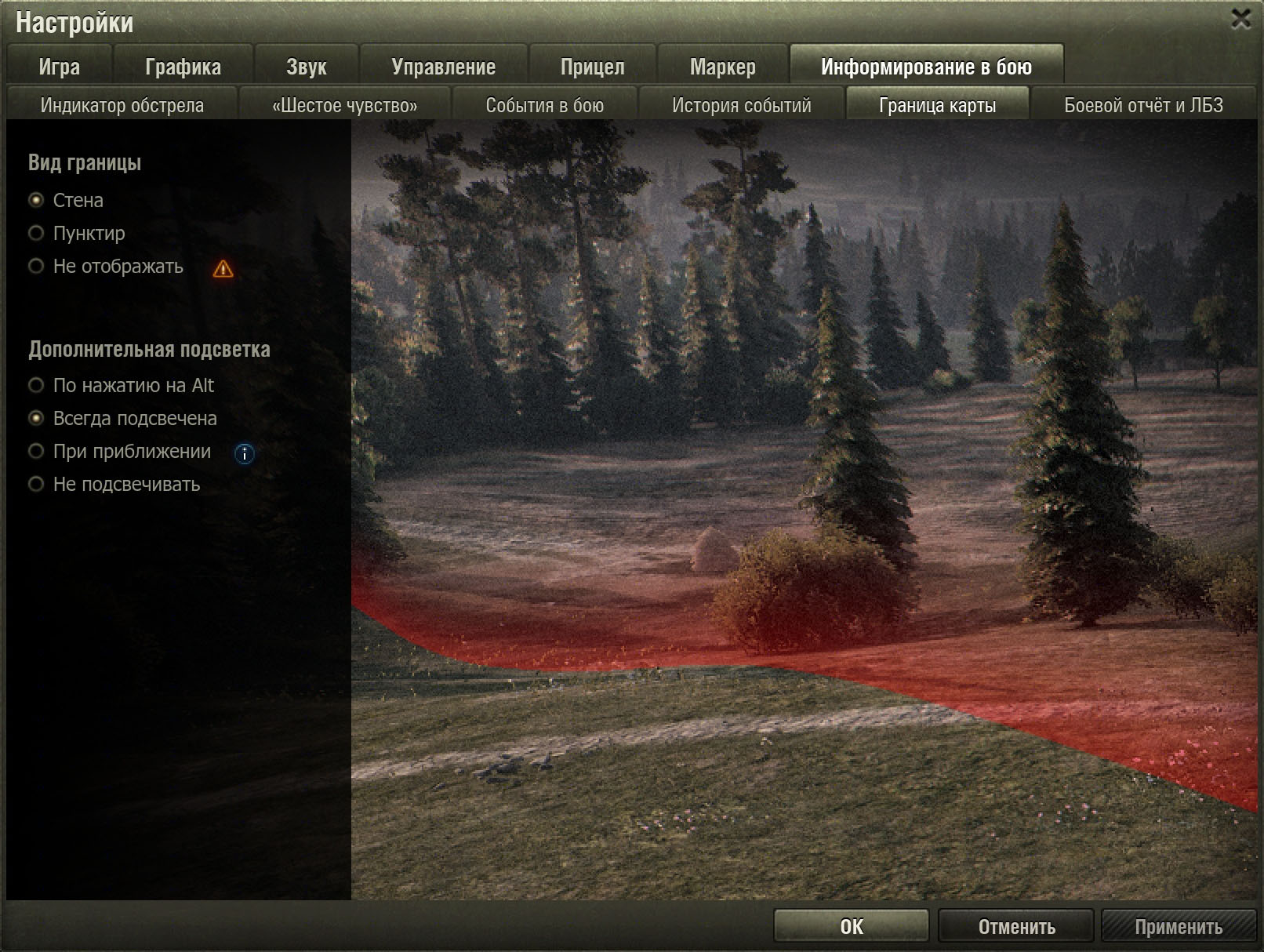Viewport: 1264px width, 952px height.
Task: Click the Применить button
Action: coord(1178,926)
